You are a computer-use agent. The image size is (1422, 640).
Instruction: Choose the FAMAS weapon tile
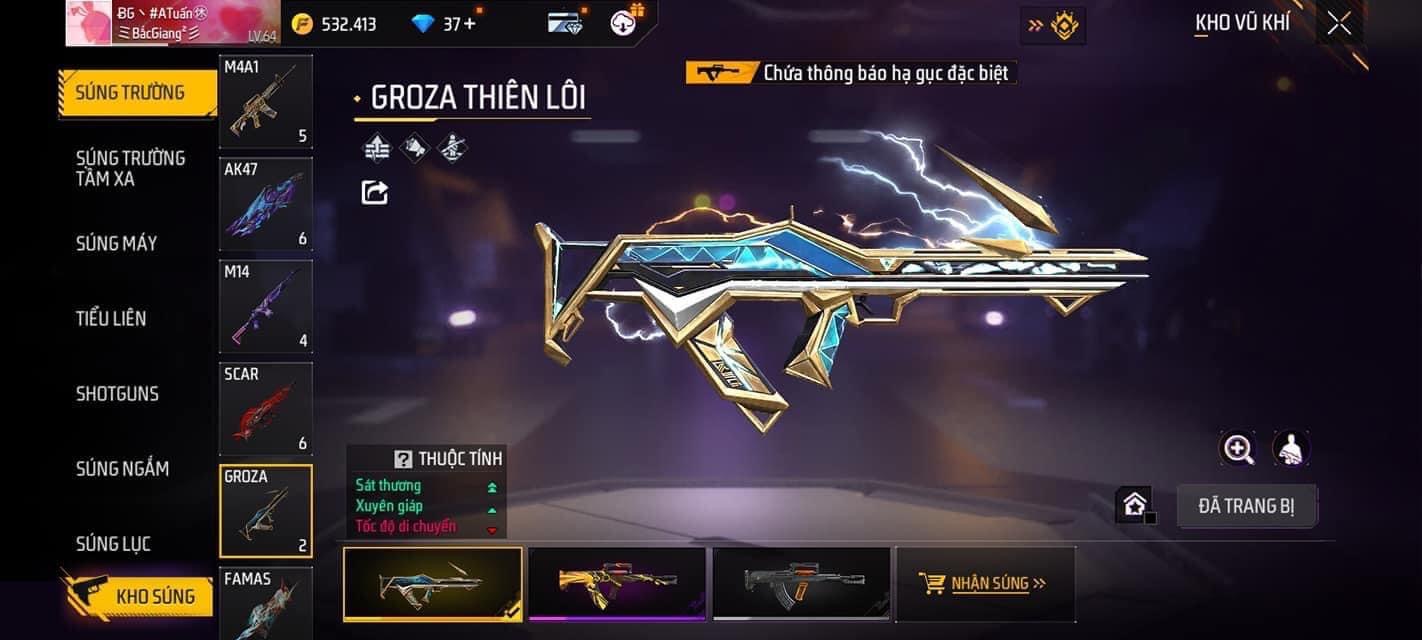[x=265, y=602]
